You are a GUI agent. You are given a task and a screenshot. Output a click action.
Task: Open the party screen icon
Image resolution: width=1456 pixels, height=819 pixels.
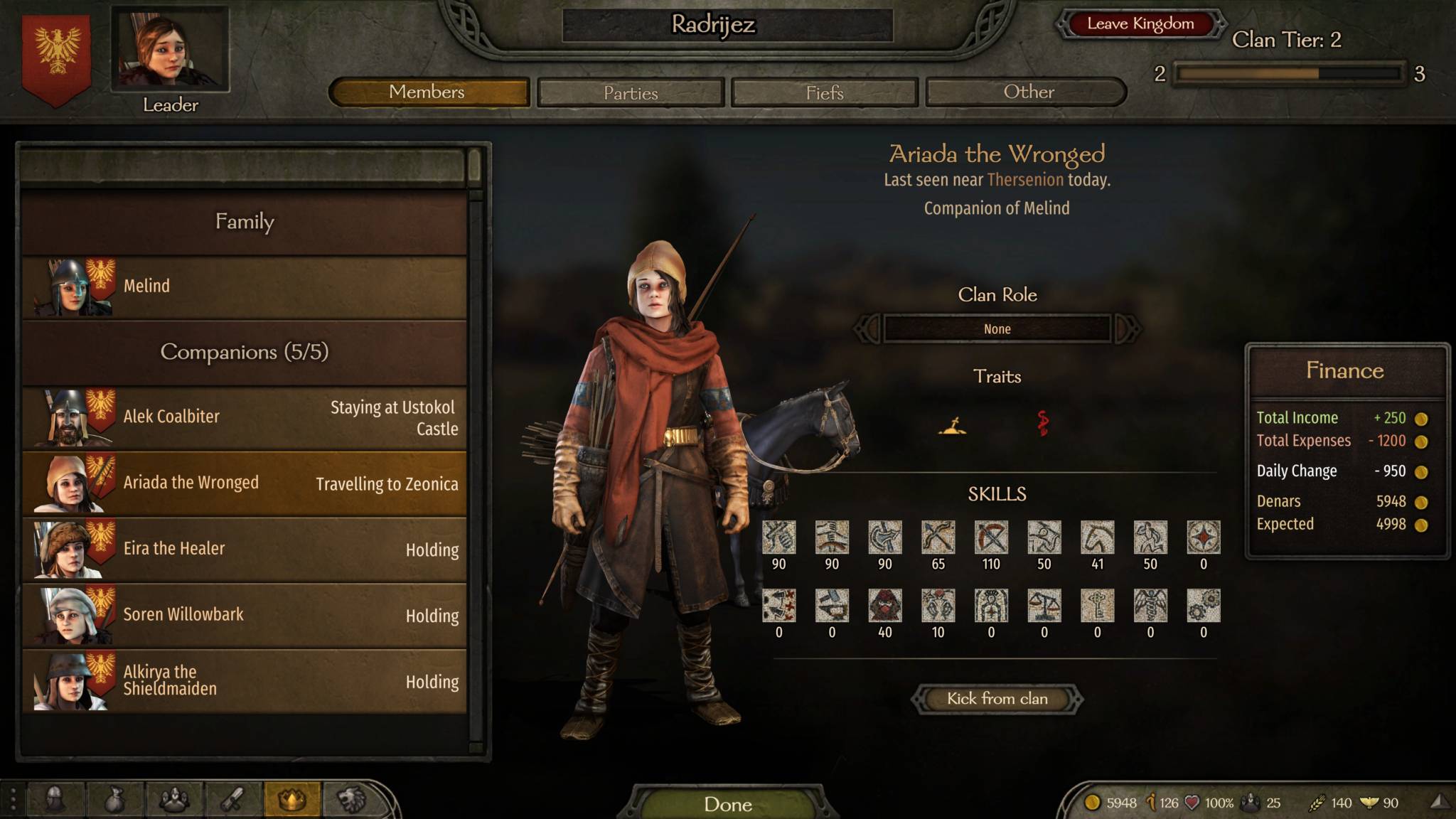point(173,800)
